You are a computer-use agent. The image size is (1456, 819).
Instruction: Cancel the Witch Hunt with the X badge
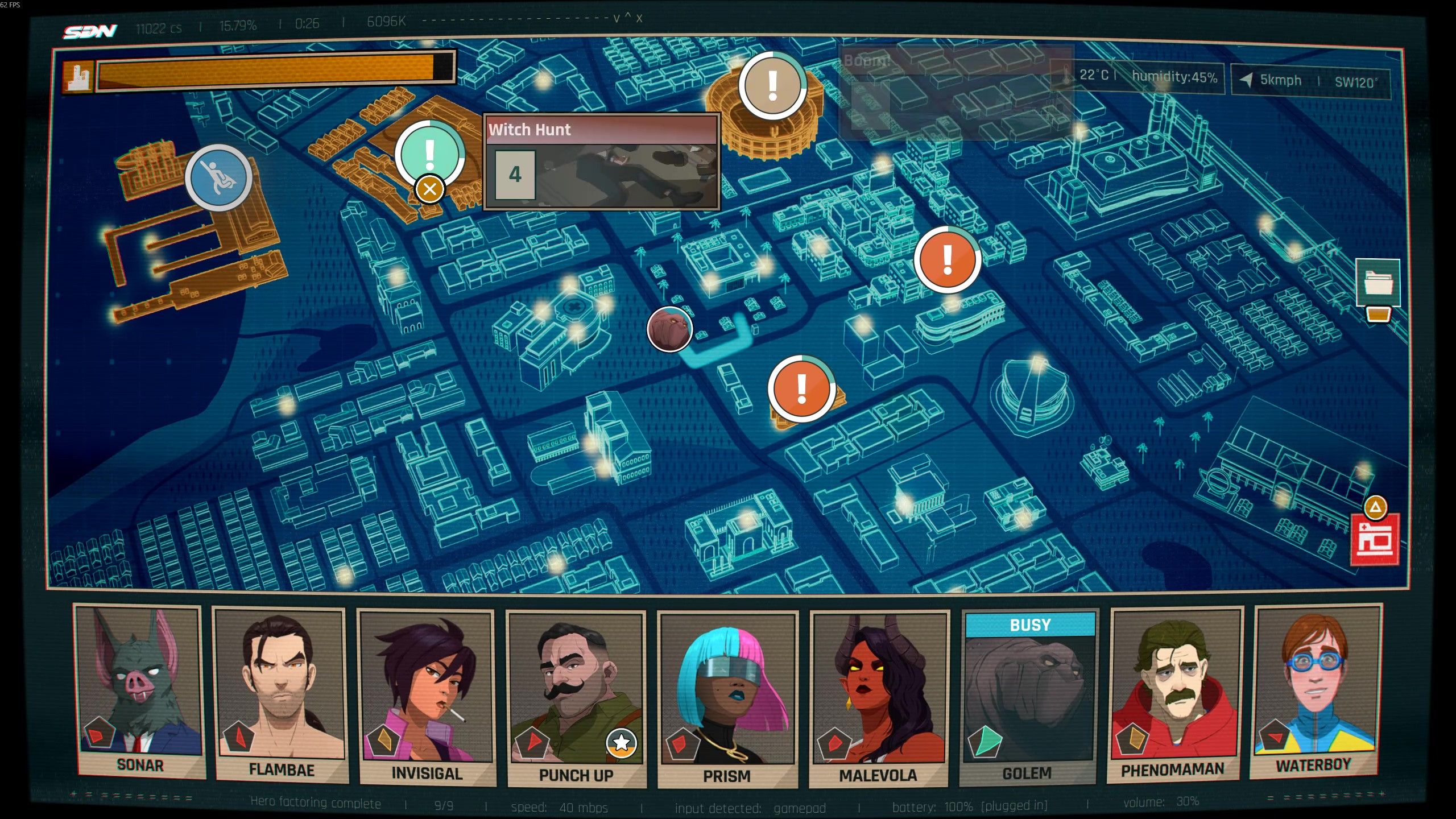pos(430,189)
